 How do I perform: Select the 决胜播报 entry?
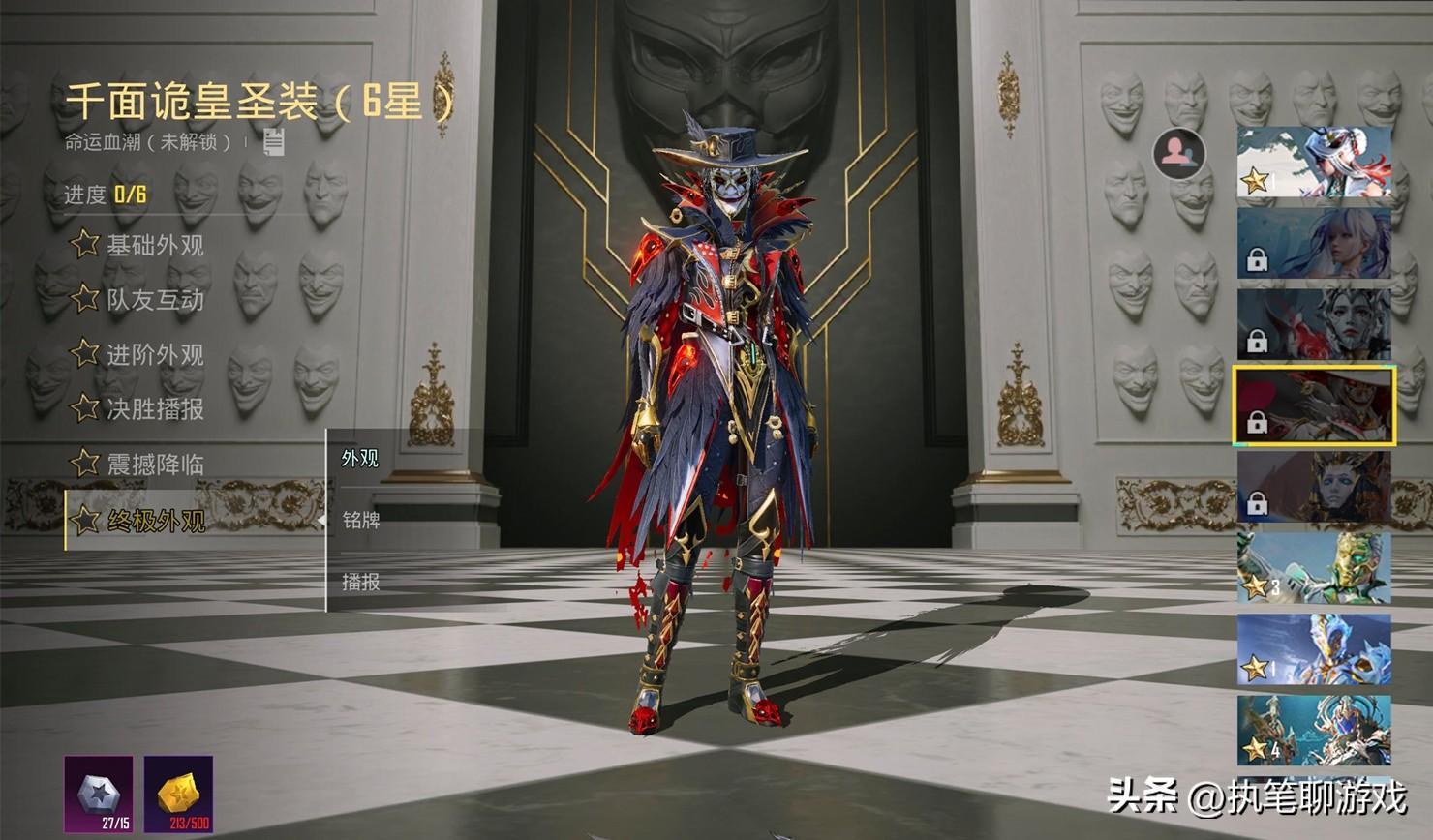pyautogui.click(x=138, y=409)
